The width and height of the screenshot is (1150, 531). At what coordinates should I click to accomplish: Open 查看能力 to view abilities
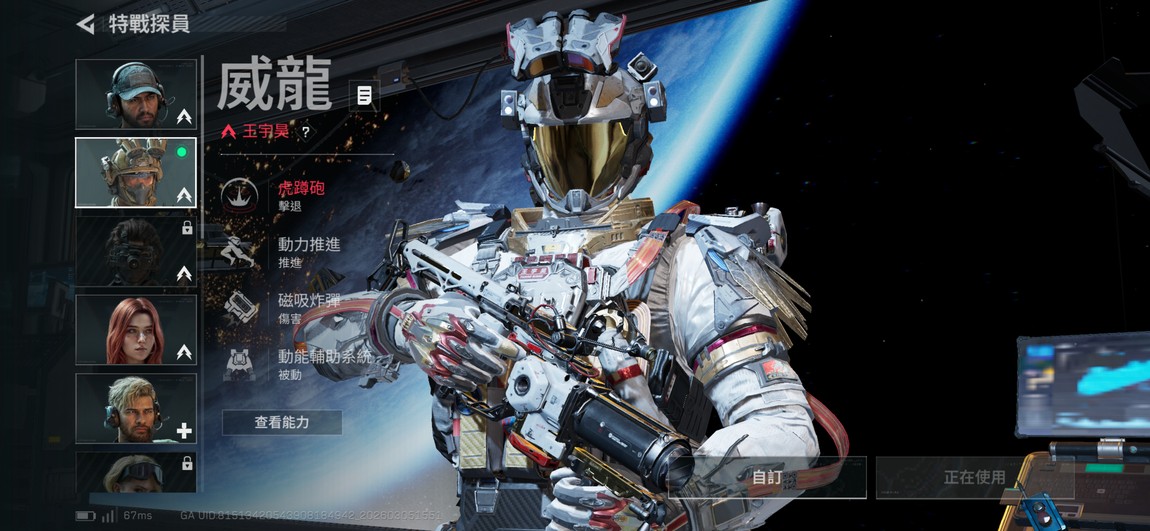pyautogui.click(x=282, y=423)
